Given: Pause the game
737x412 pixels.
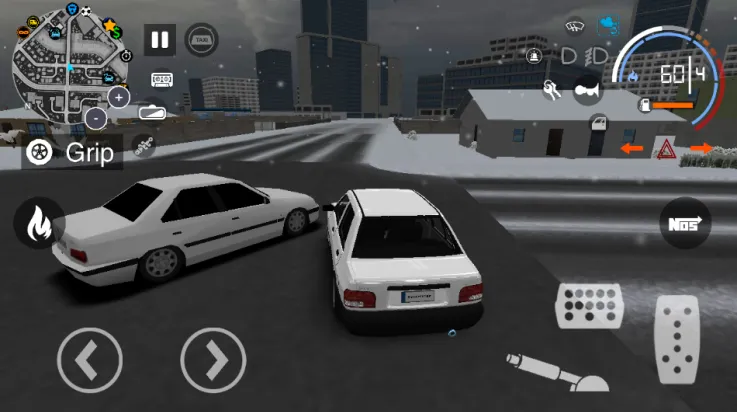Looking at the screenshot, I should pyautogui.click(x=159, y=40).
